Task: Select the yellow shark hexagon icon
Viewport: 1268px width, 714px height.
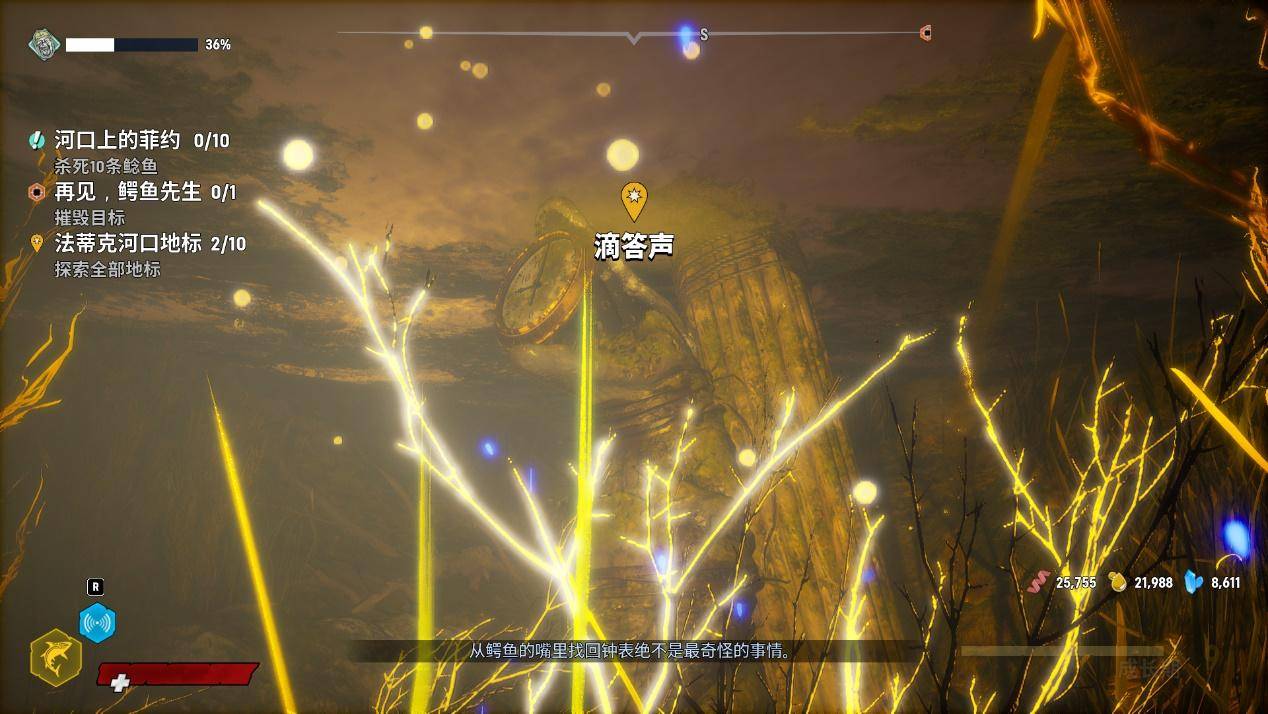Action: point(56,657)
